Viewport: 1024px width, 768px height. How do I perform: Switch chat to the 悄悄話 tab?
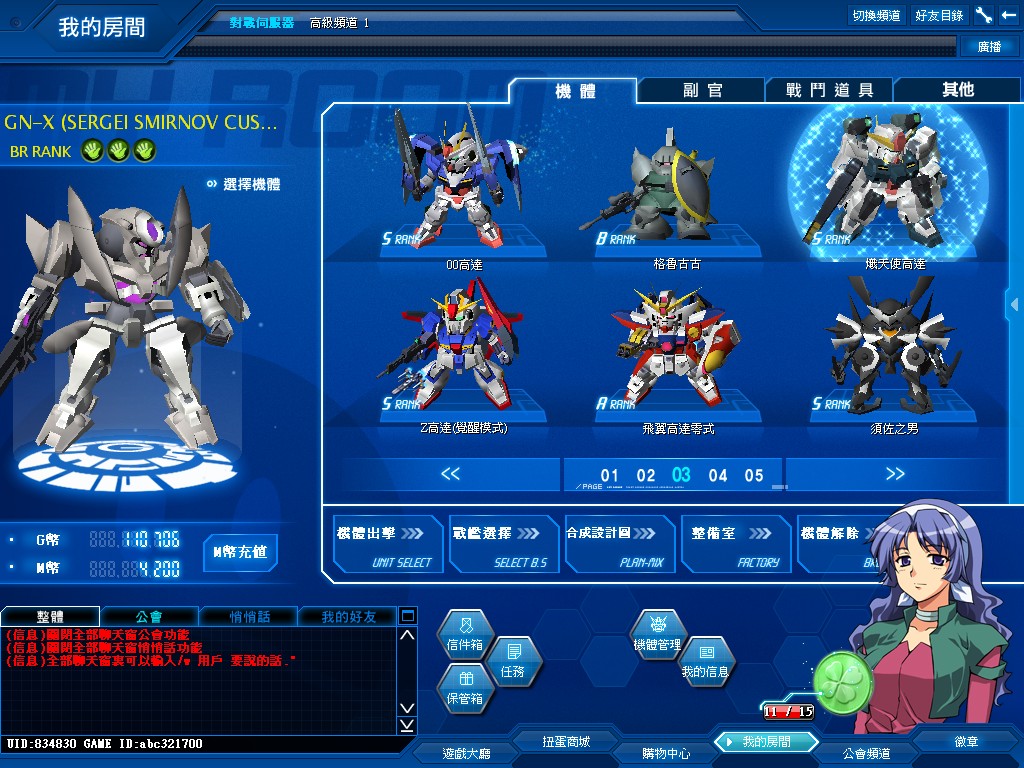click(250, 617)
